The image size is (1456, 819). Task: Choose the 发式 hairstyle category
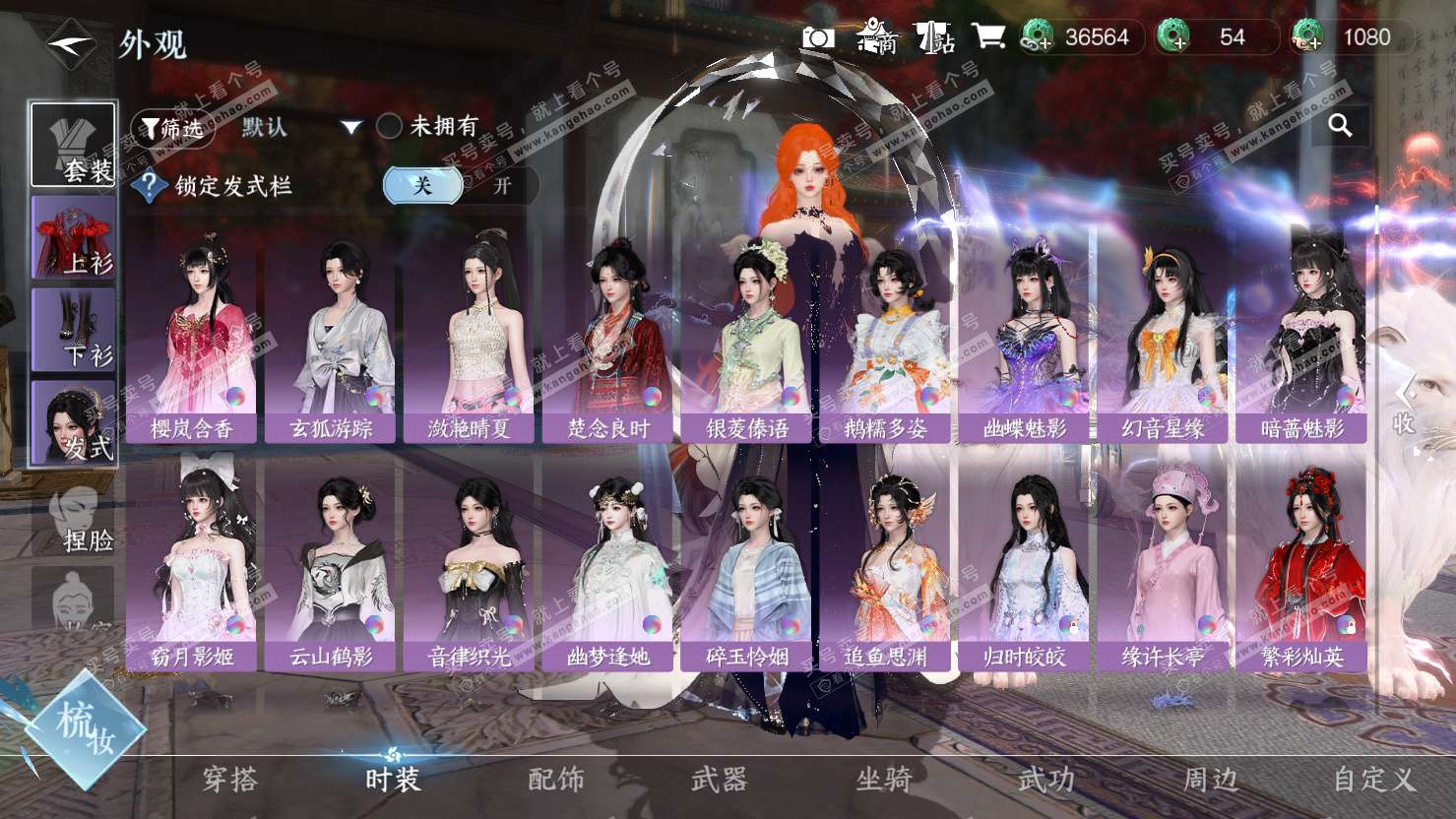pos(74,423)
